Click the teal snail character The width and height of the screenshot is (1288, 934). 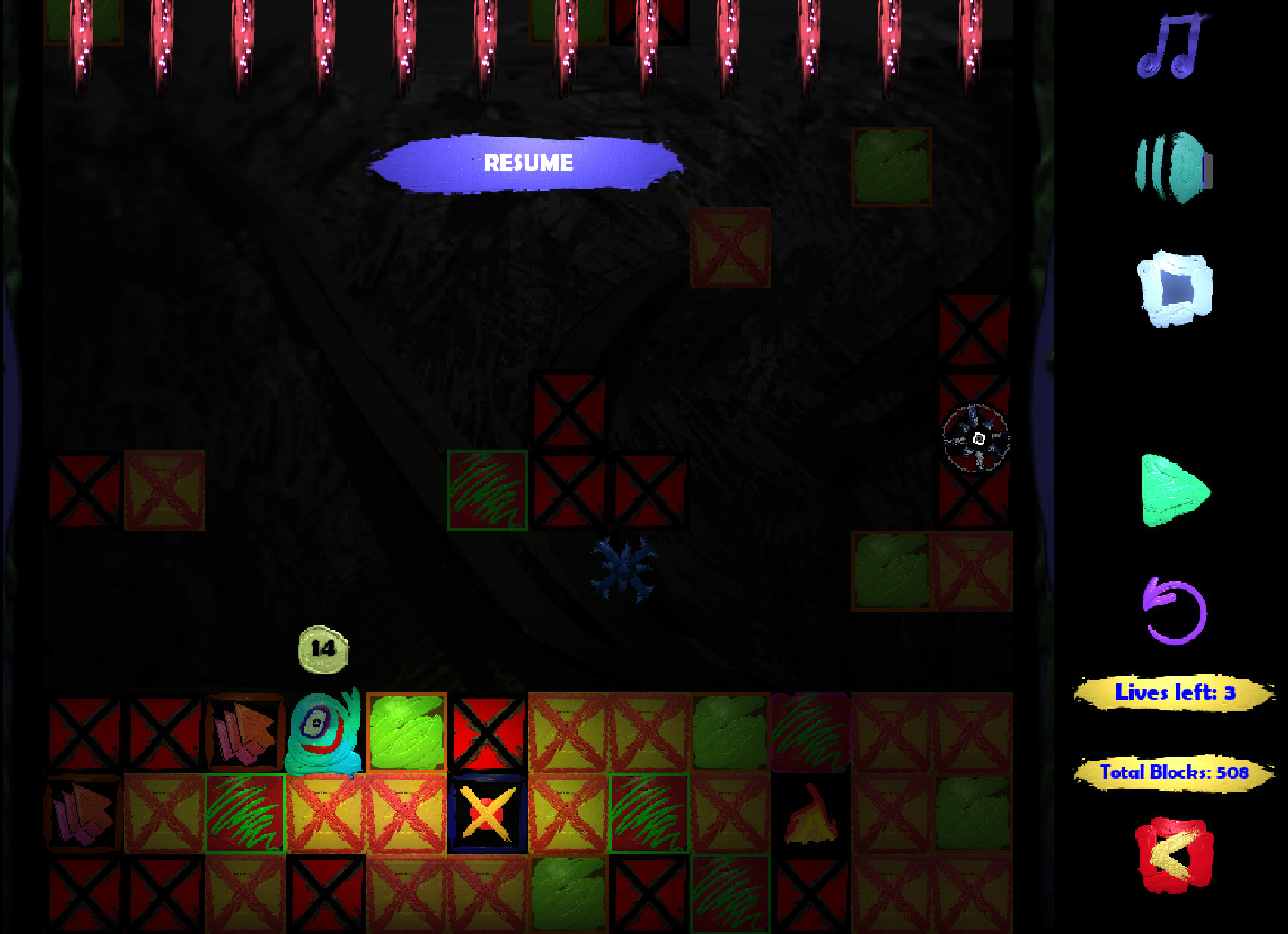click(x=323, y=730)
